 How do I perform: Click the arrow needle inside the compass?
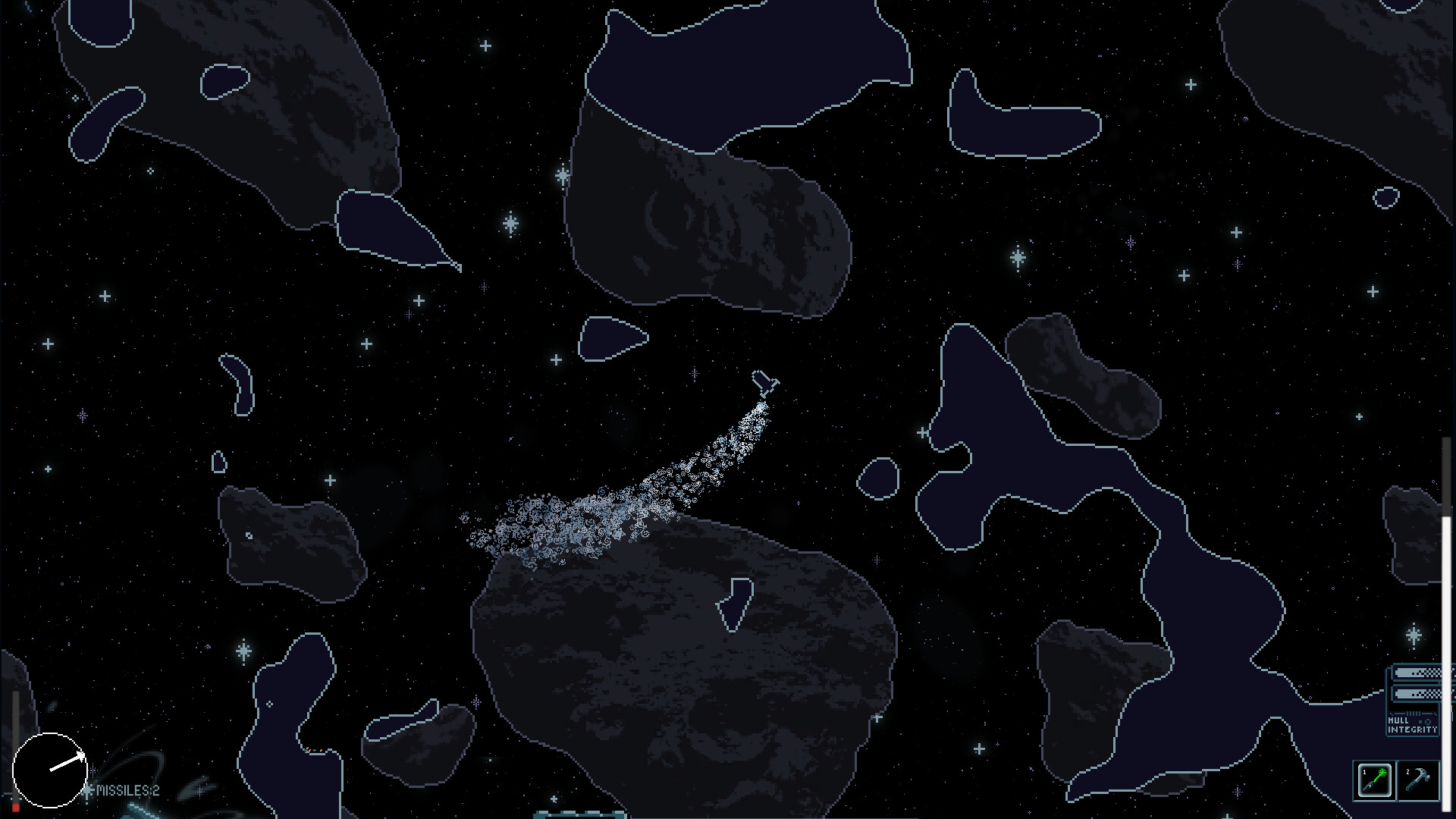(x=66, y=763)
